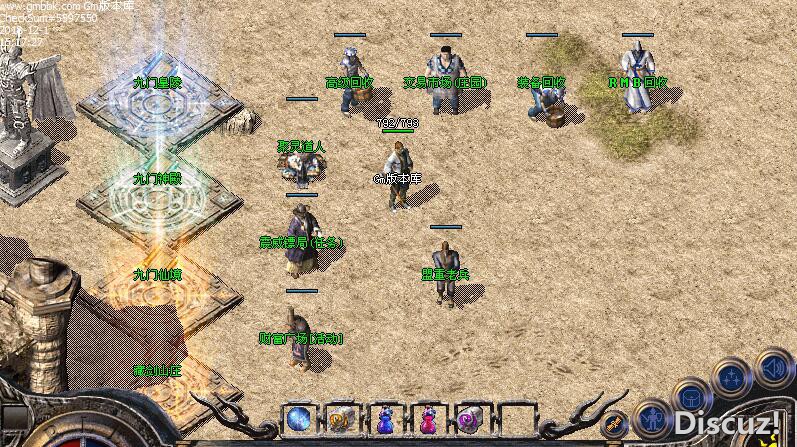Viewport: 797px width, 447px height.
Task: Toggle sound with the speaker button
Action: [x=774, y=366]
